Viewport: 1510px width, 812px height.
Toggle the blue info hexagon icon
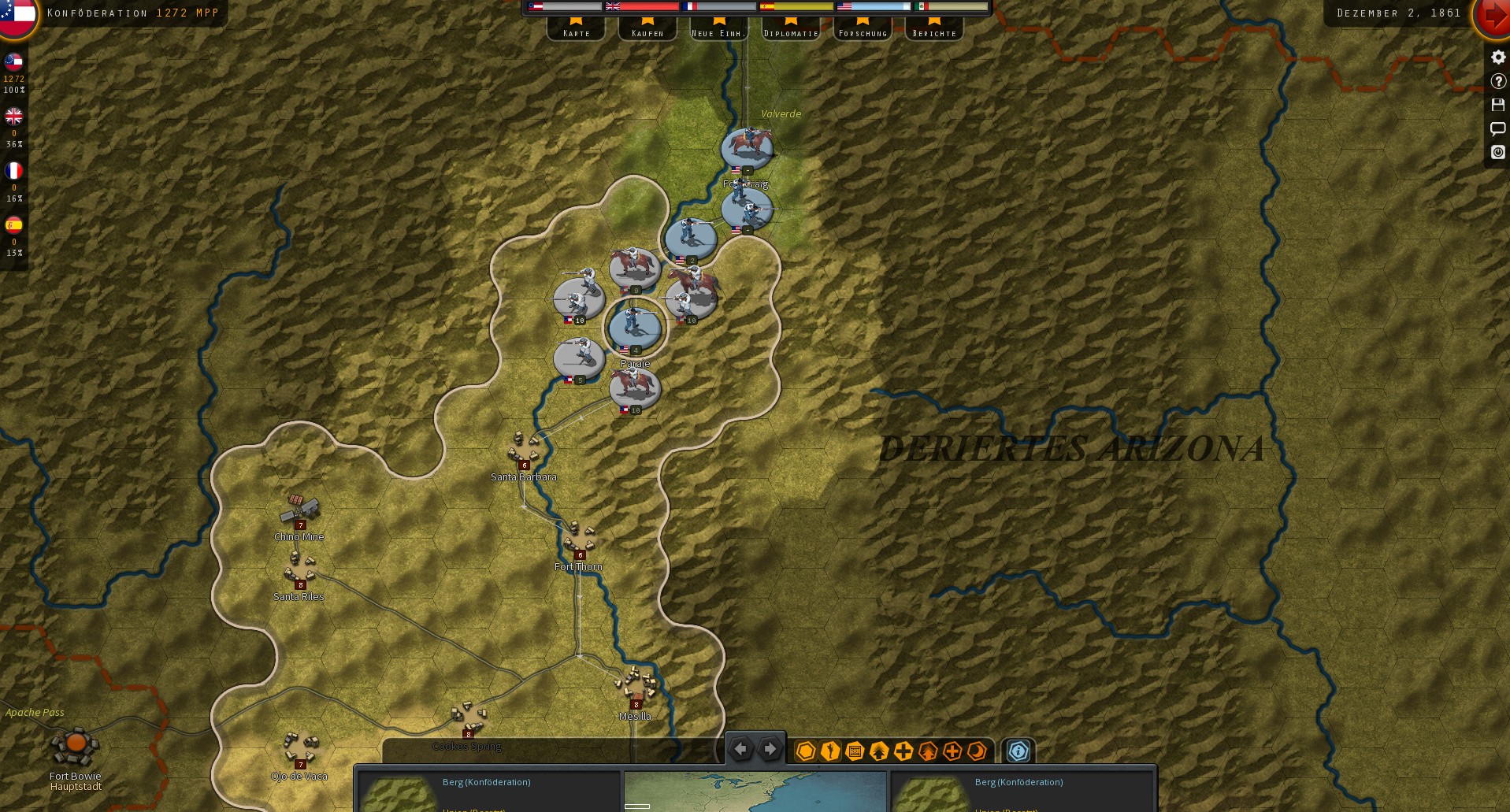1018,752
